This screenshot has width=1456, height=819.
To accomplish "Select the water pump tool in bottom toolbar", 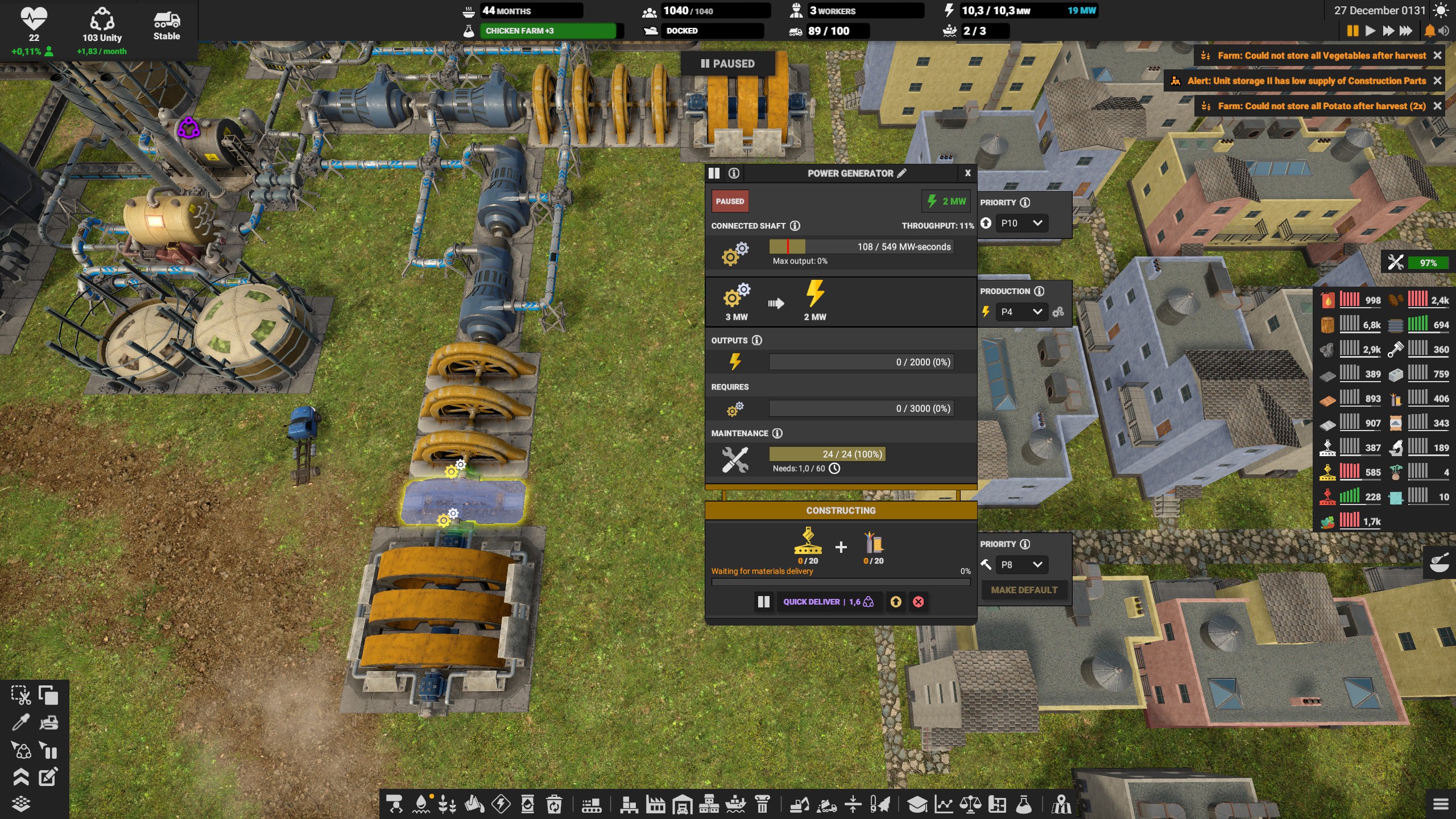I will (x=422, y=804).
